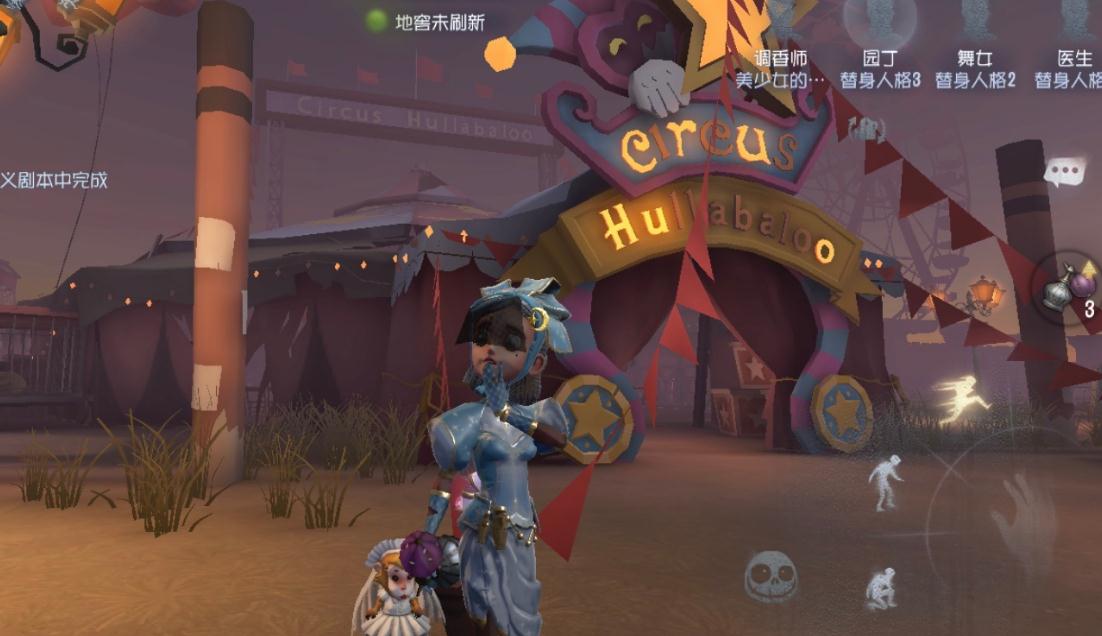1102x636 pixels.
Task: Select the 医生 teammate status portrait
Action: tap(1074, 22)
